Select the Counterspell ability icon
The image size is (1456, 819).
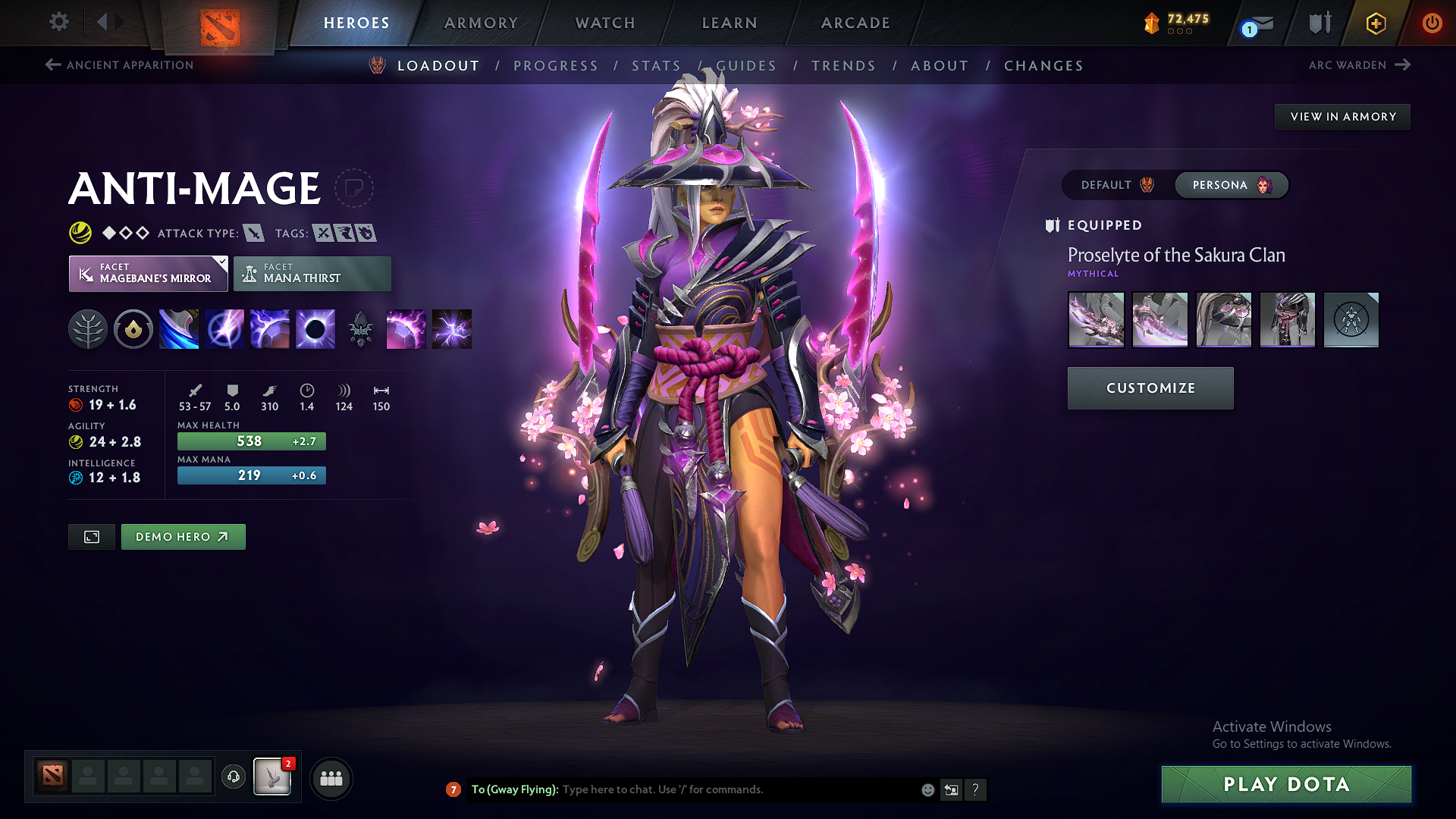[270, 328]
